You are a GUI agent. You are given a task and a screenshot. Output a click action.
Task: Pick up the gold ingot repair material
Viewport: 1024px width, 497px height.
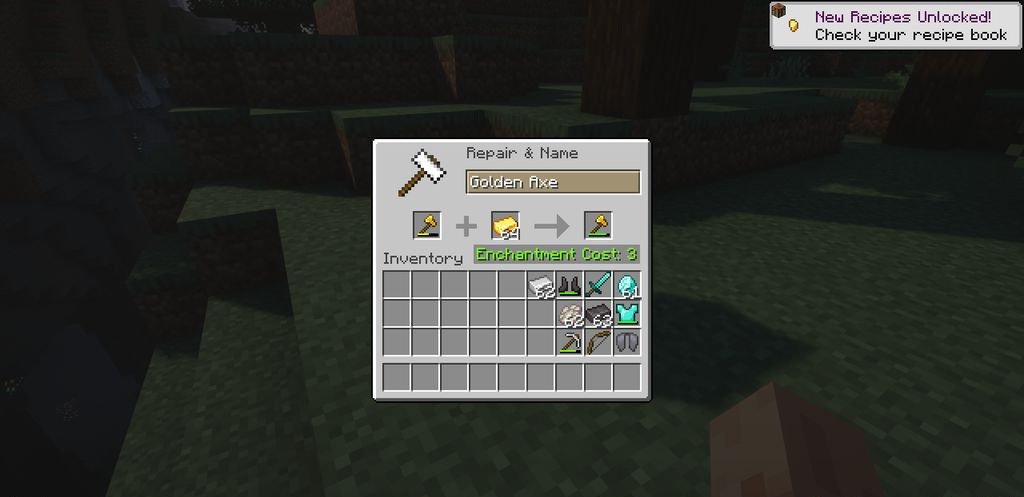pos(505,225)
